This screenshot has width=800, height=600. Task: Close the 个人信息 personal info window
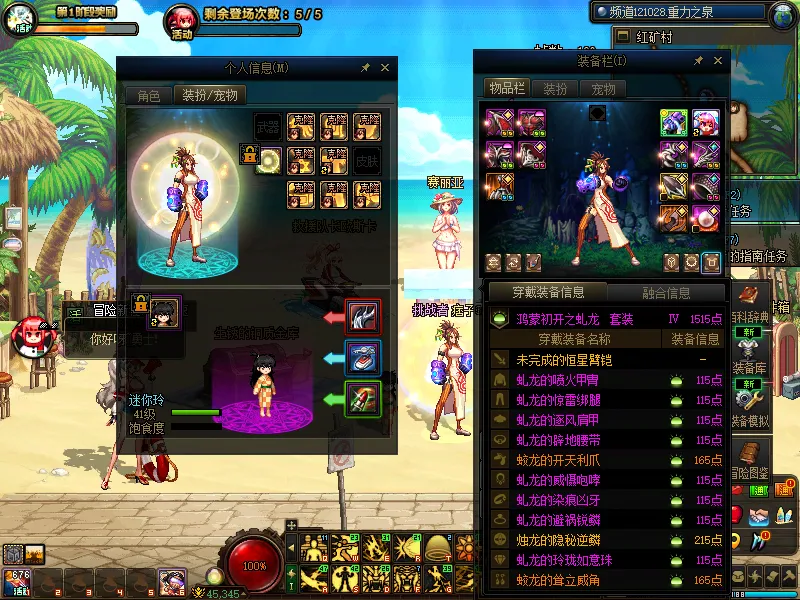click(x=385, y=68)
